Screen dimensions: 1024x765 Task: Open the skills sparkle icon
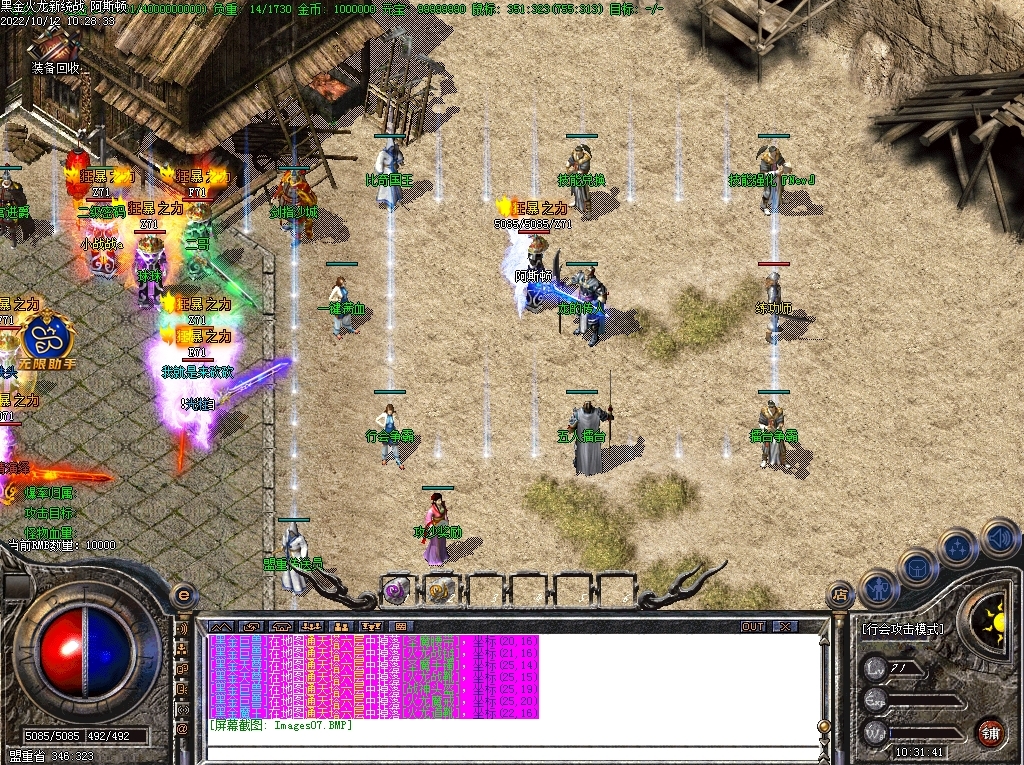958,548
